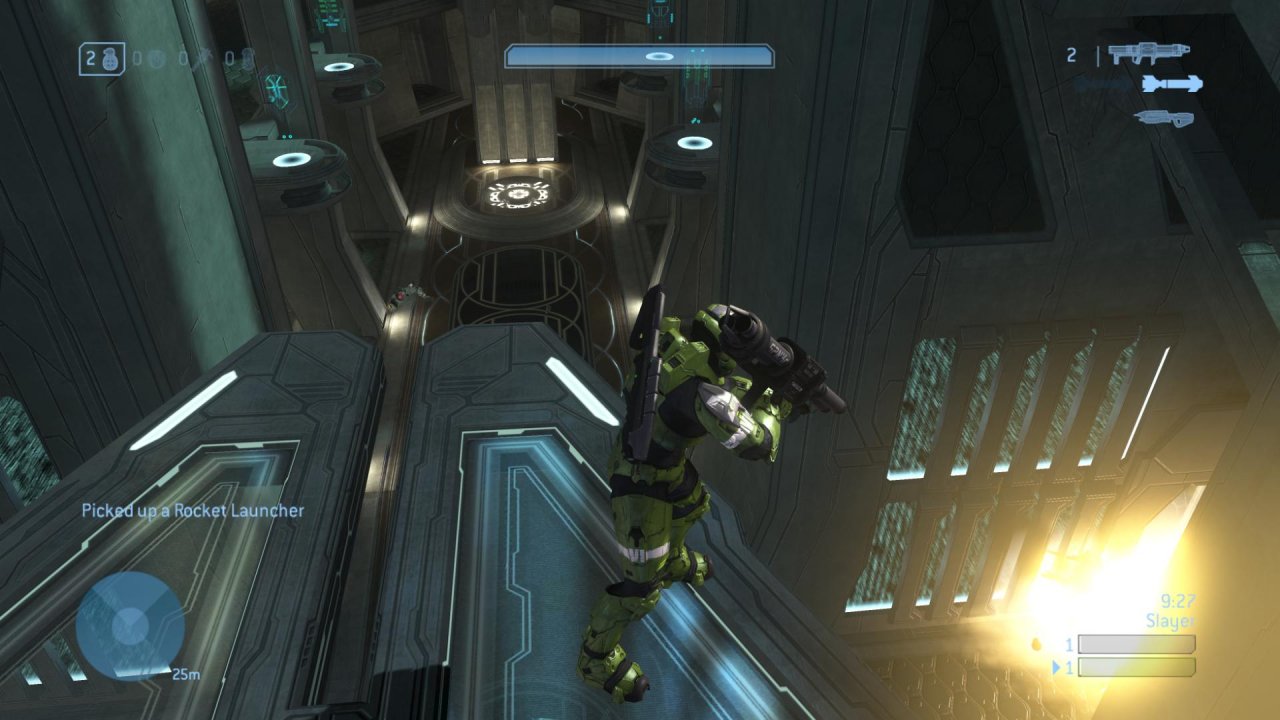Select the top opponent score row
1280x720 pixels.
point(1137,643)
